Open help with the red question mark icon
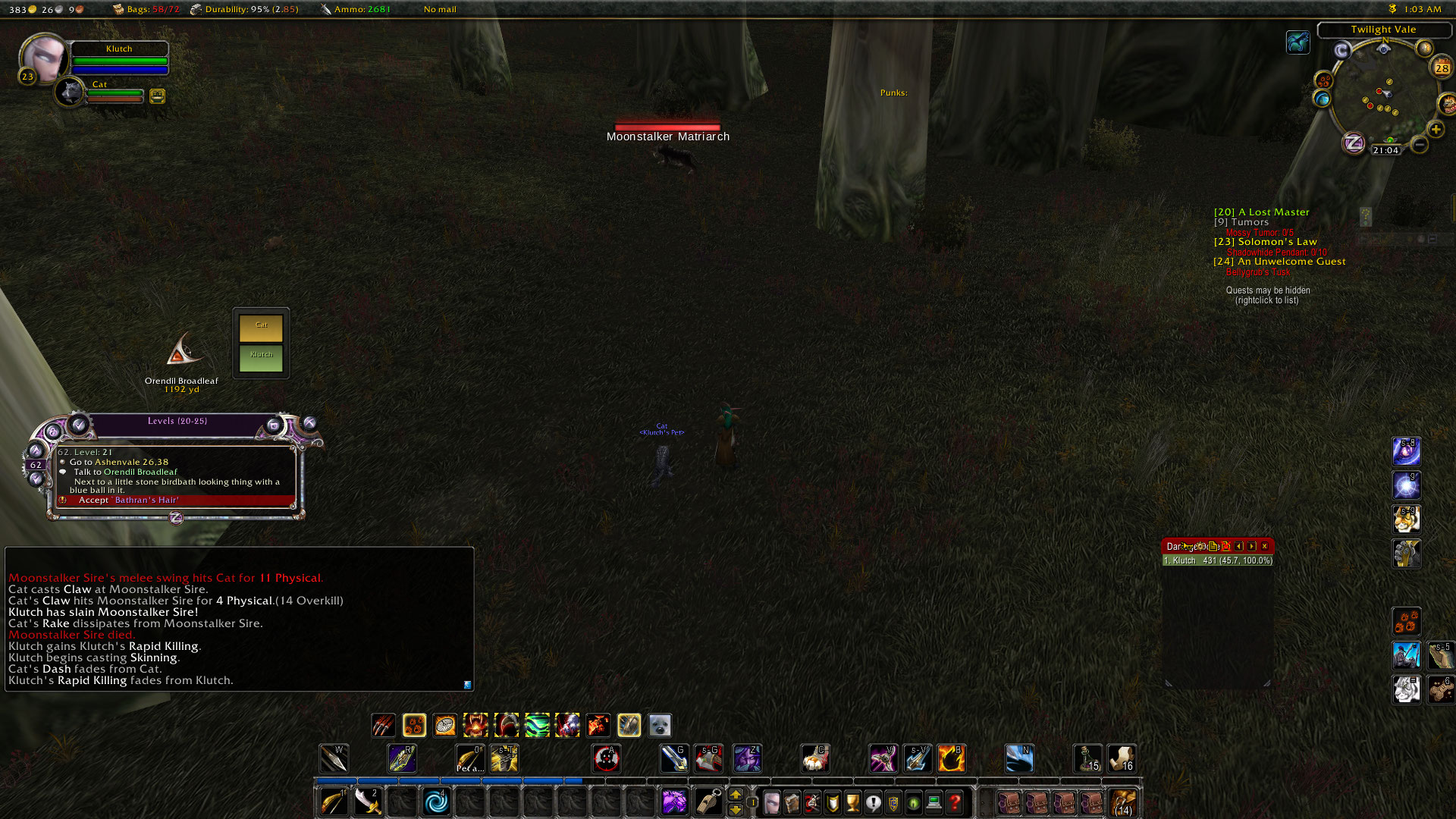1456x819 pixels. click(x=953, y=803)
